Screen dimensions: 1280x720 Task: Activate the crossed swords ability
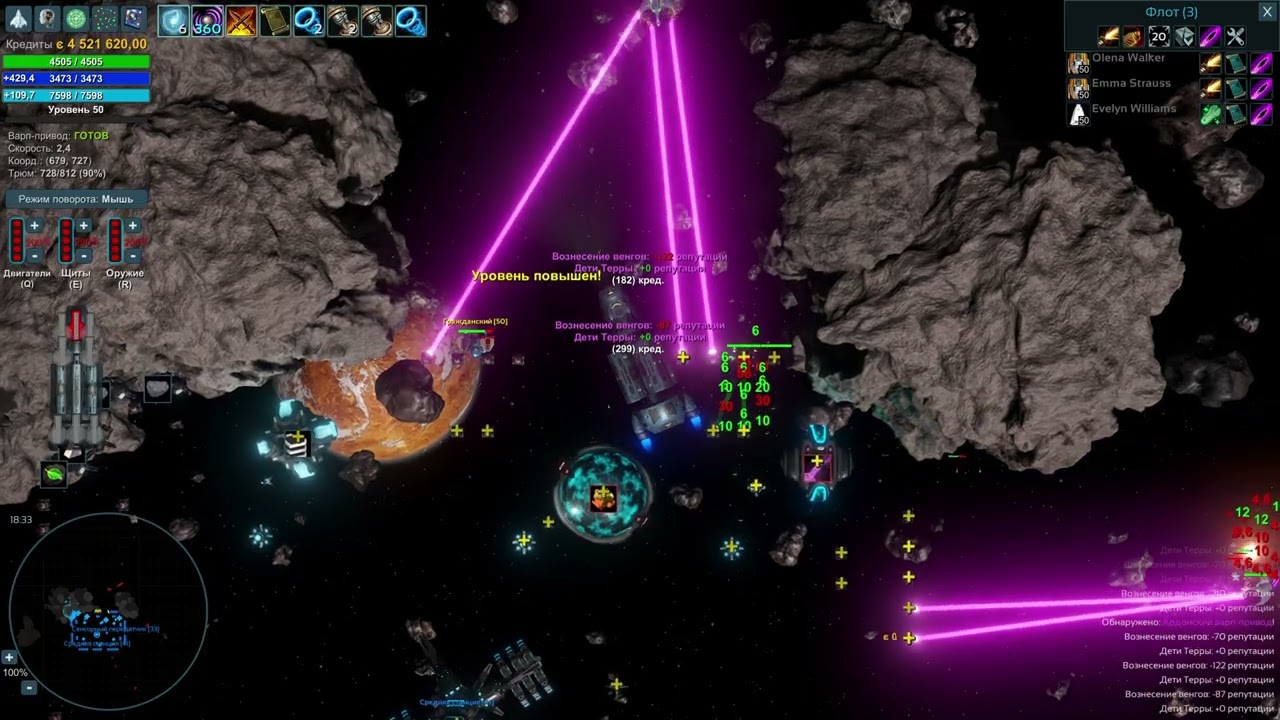point(240,20)
